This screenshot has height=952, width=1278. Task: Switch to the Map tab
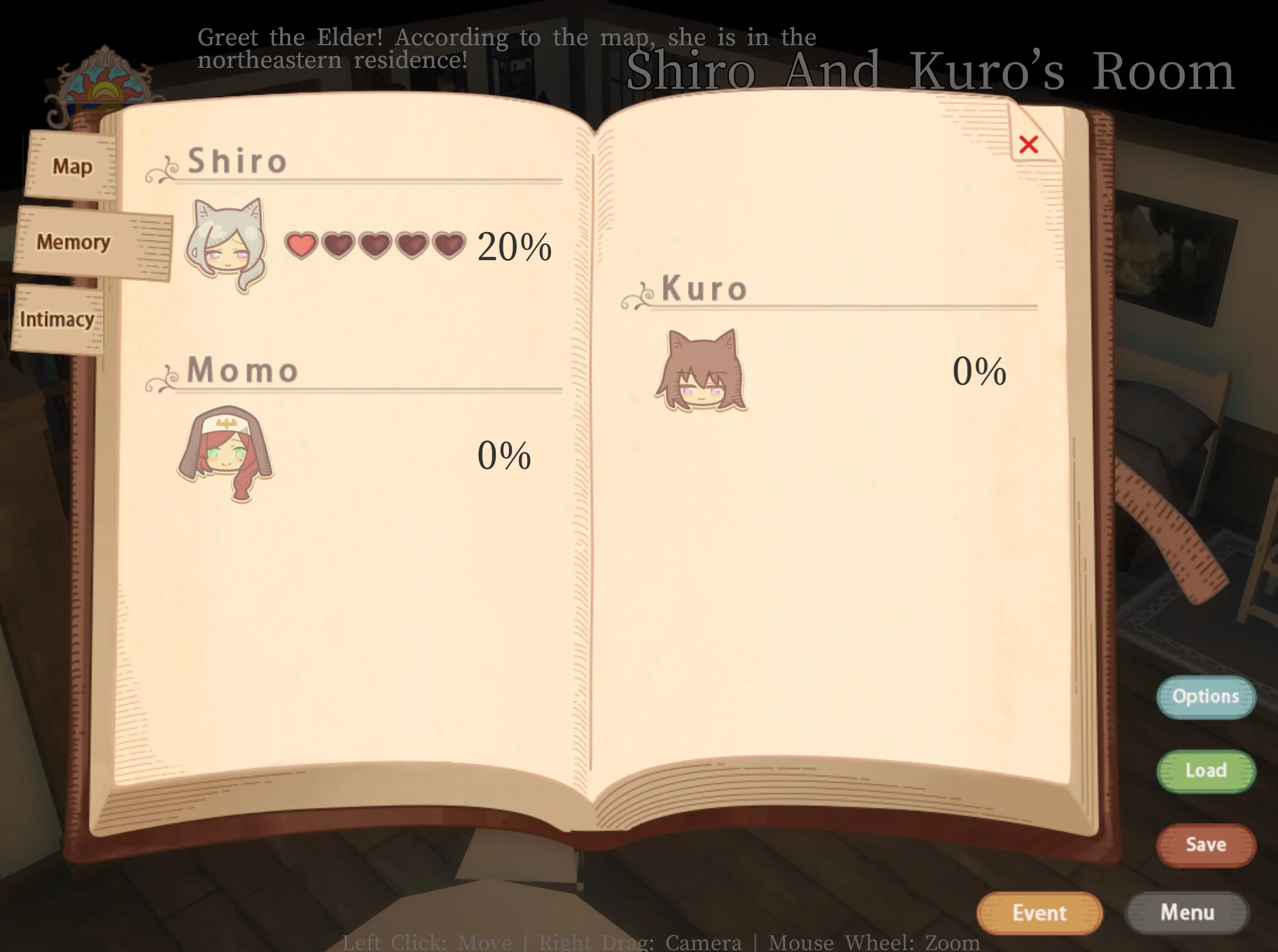coord(72,167)
